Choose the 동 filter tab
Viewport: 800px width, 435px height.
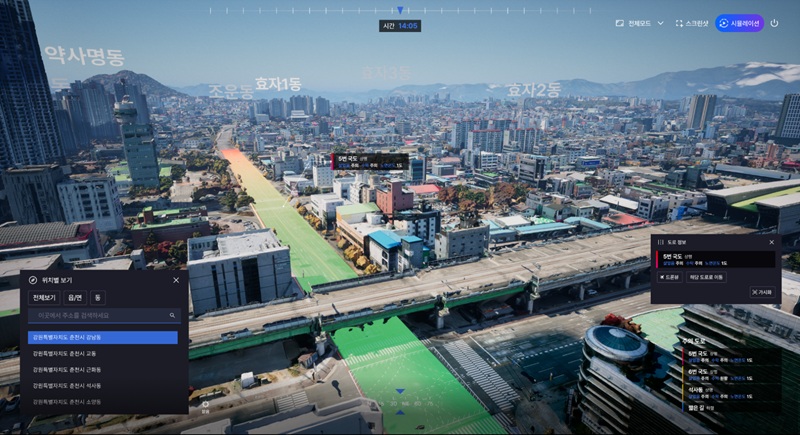point(98,298)
